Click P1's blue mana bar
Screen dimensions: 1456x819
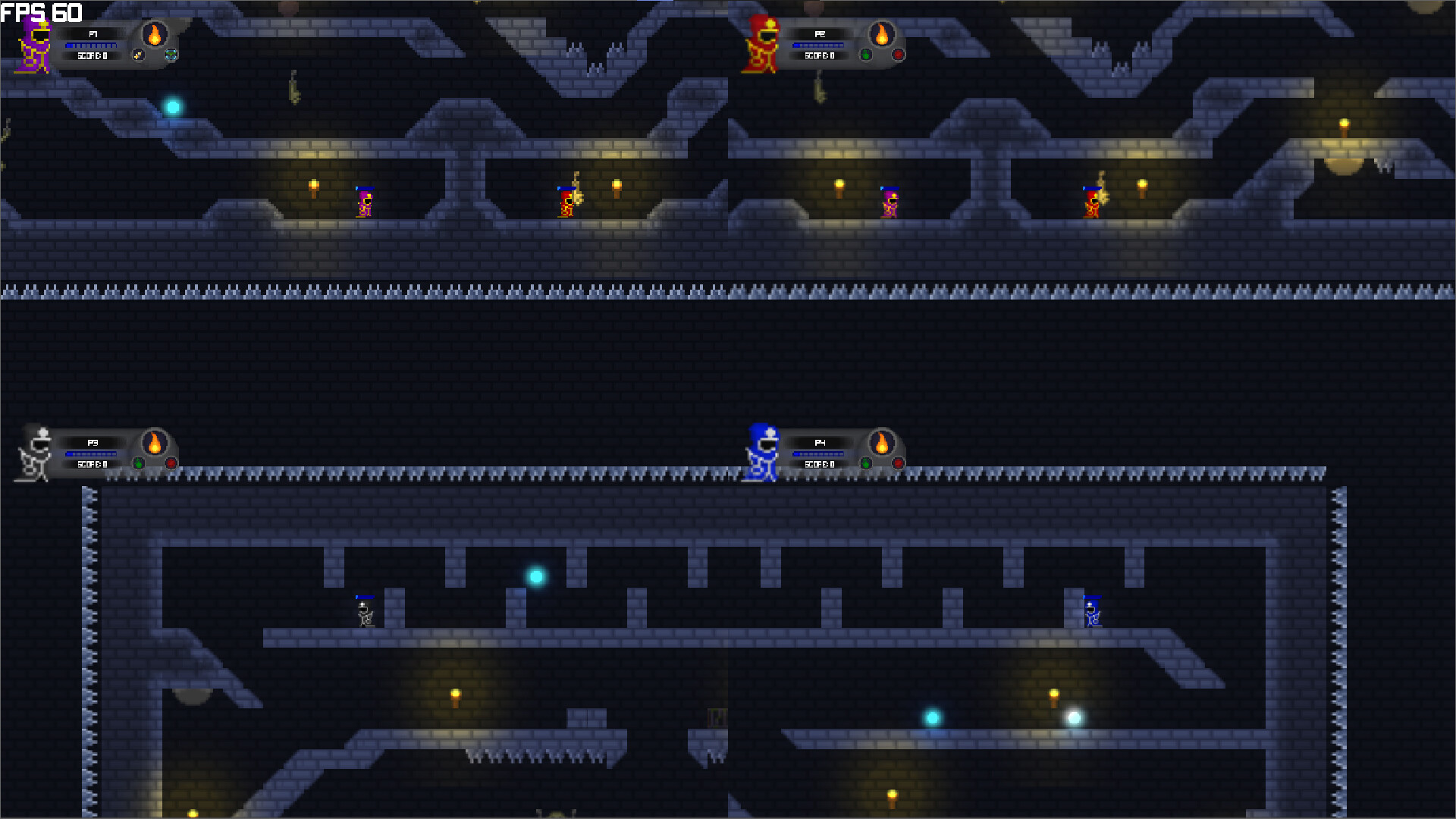pos(91,45)
